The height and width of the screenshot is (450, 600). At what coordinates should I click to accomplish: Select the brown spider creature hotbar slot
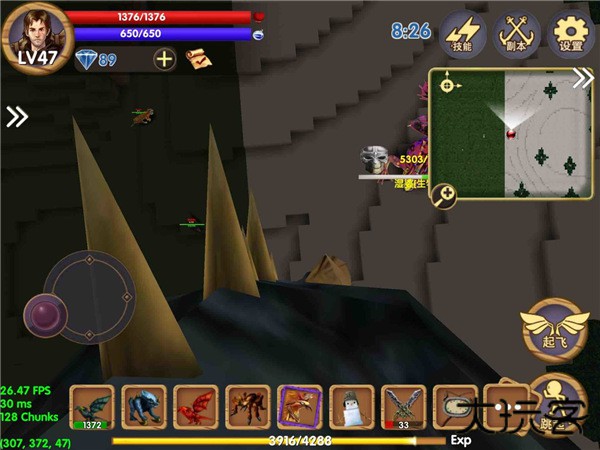248,407
